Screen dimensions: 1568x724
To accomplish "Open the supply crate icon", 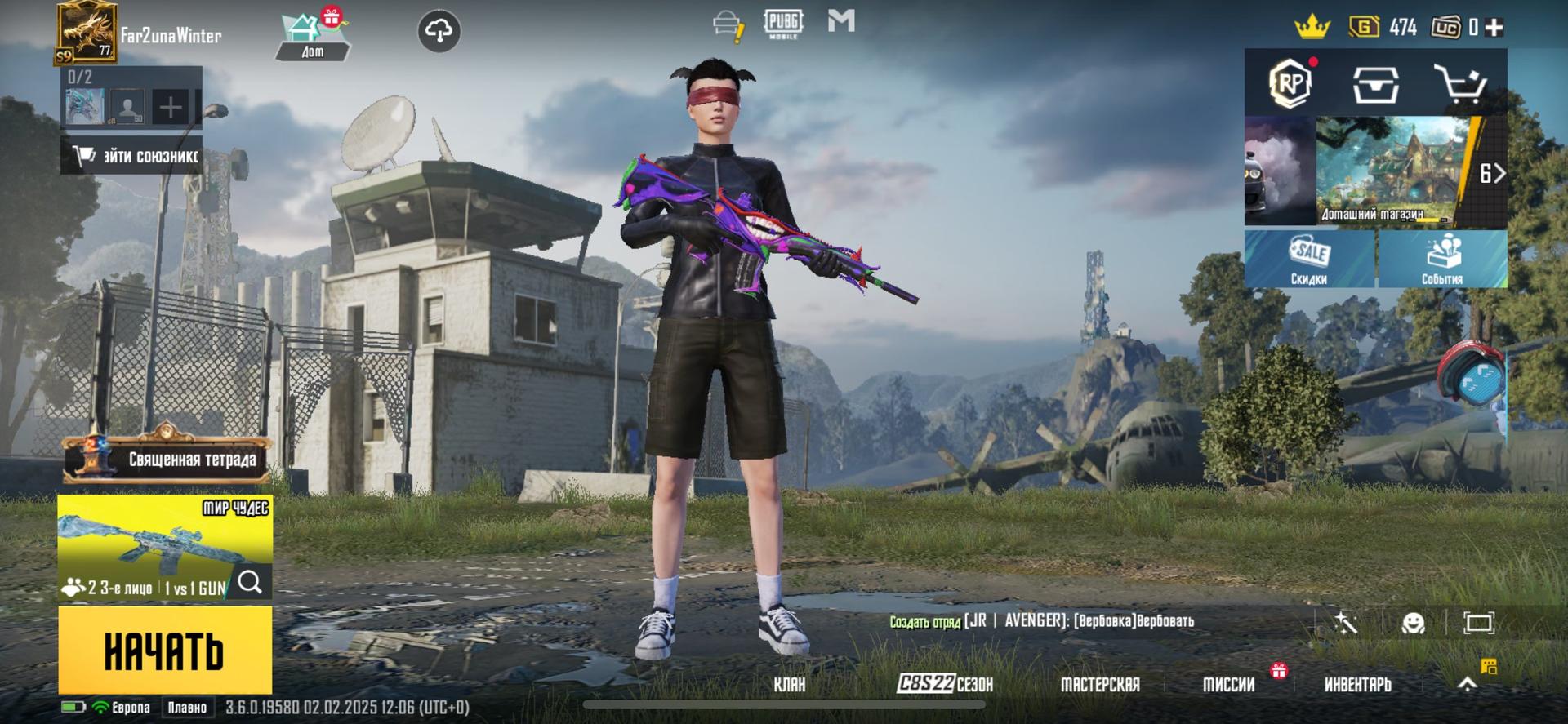I will (1375, 84).
